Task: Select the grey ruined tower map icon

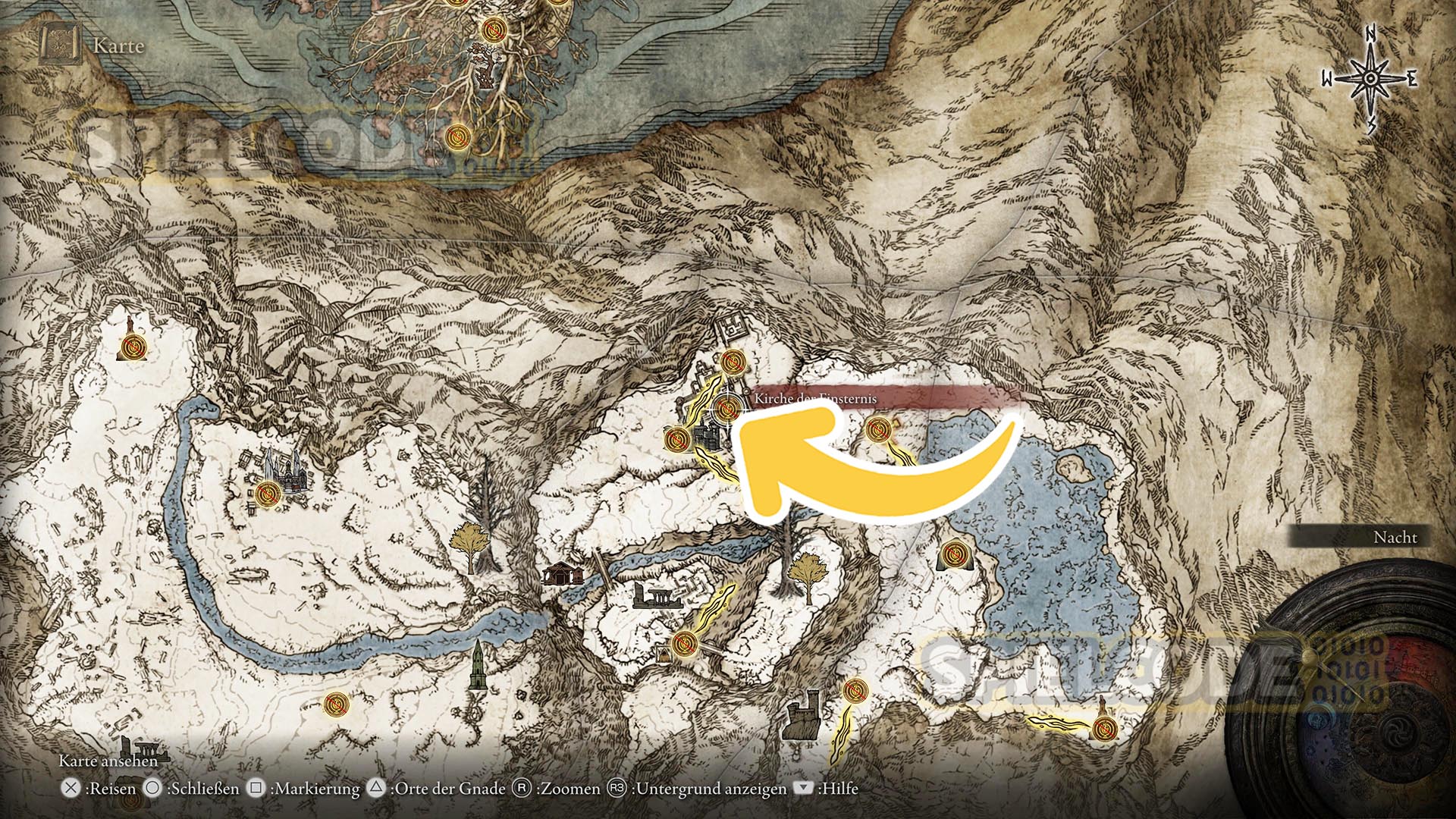Action: click(802, 716)
